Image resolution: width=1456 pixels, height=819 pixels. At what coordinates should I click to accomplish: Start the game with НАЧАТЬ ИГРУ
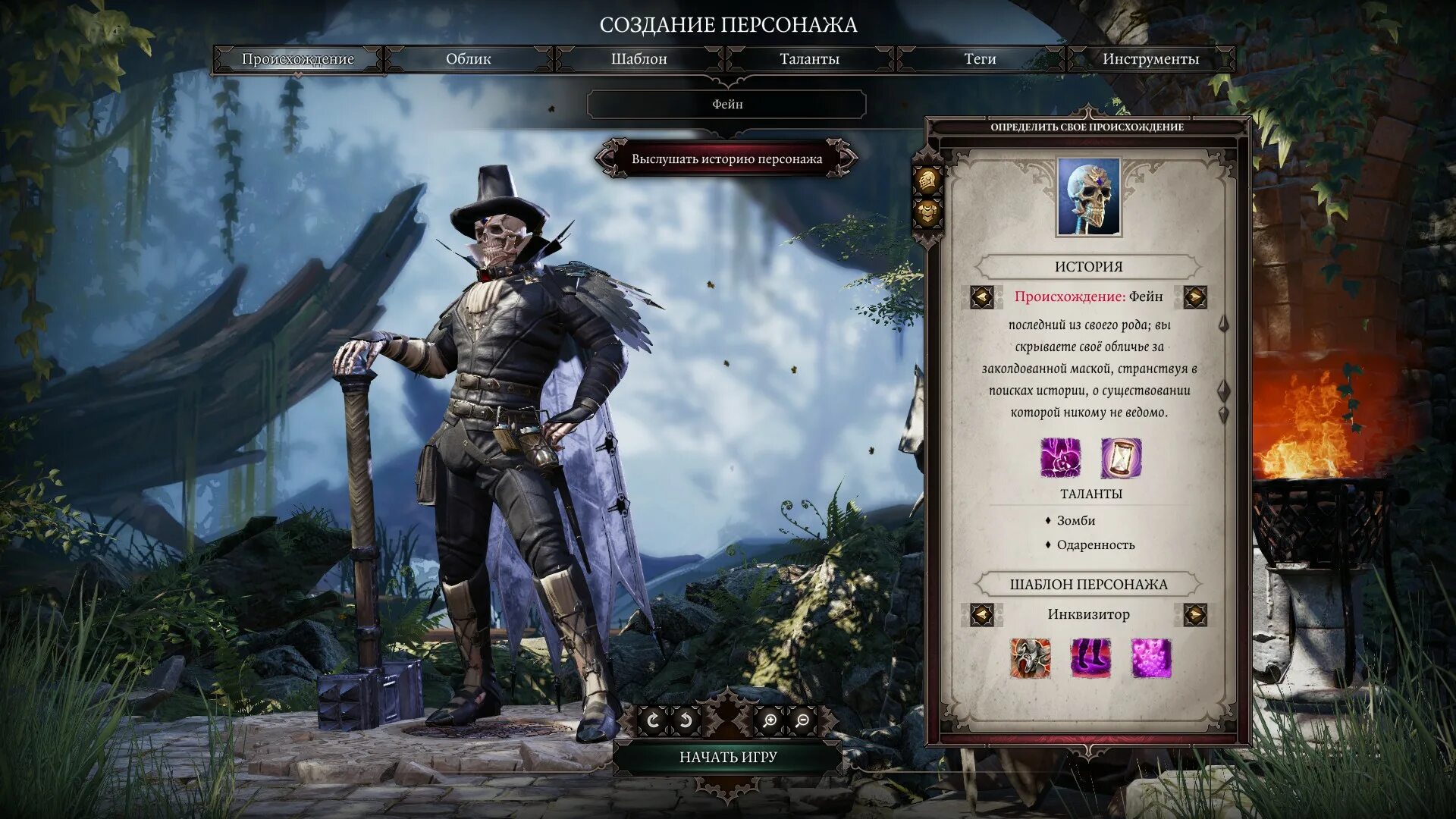coord(727,757)
